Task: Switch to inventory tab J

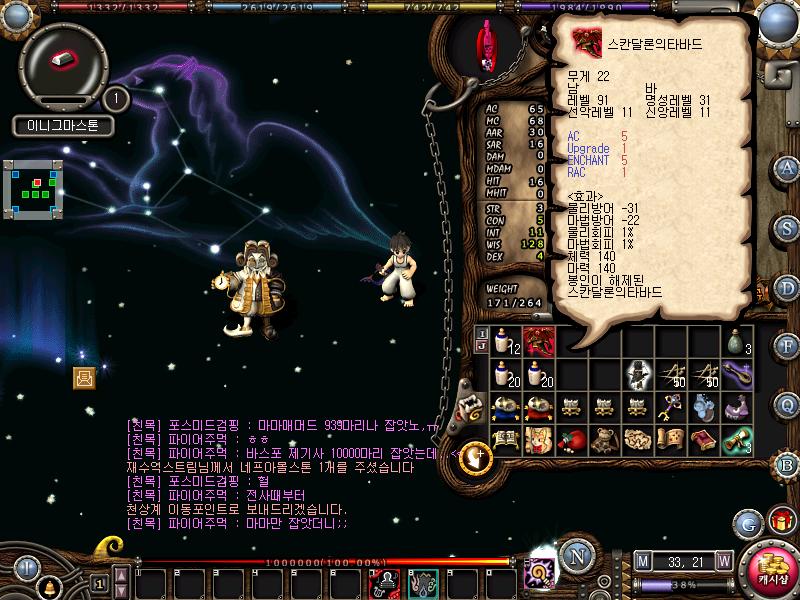Action: 482,347
